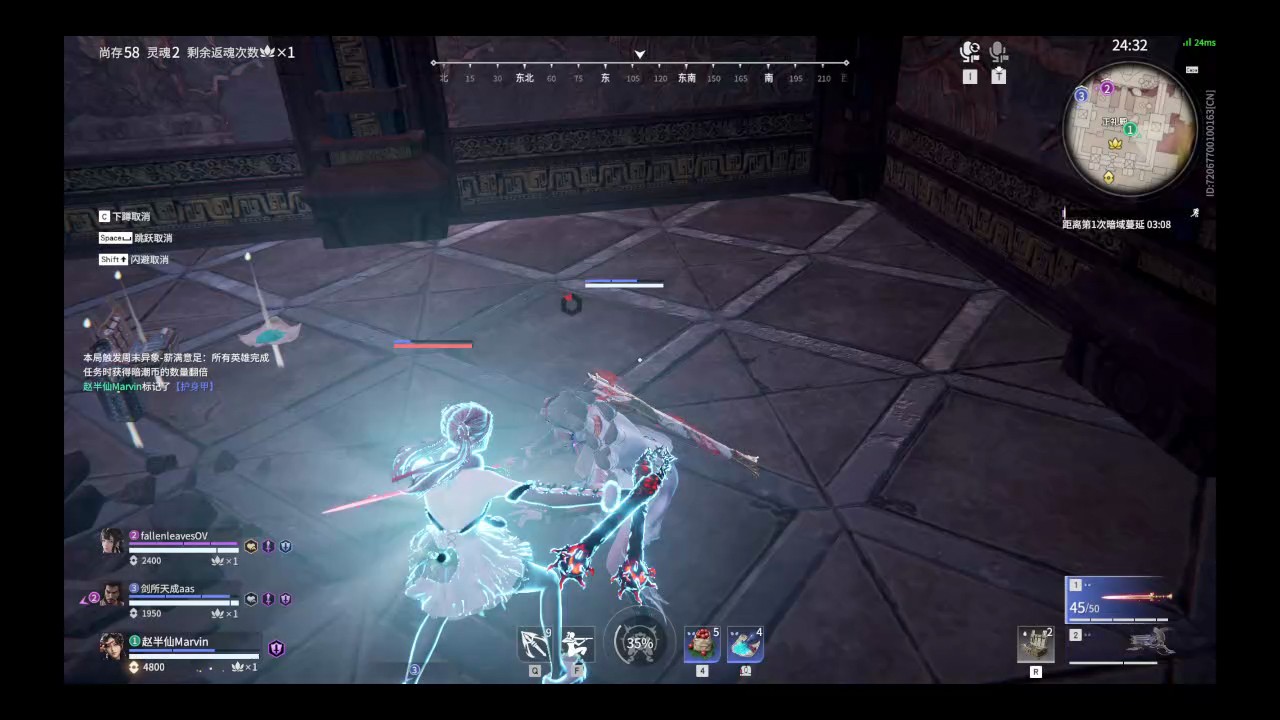Expand the compass heading strip marker
The width and height of the screenshot is (1280, 720).
point(640,55)
